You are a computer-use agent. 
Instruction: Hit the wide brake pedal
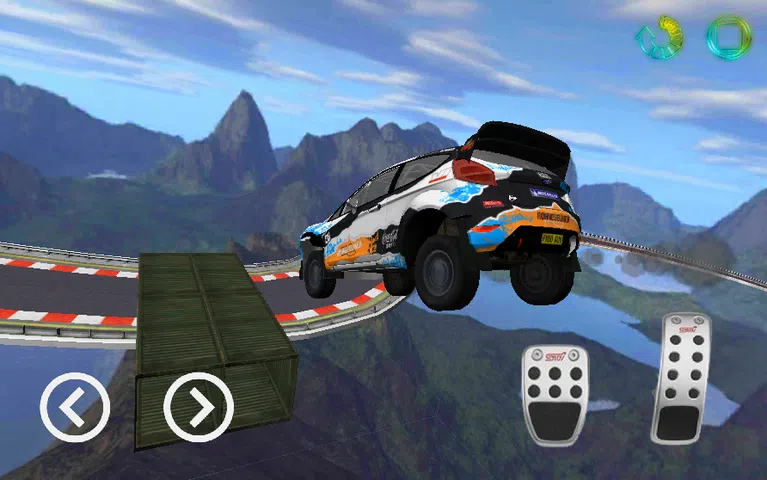click(x=555, y=394)
